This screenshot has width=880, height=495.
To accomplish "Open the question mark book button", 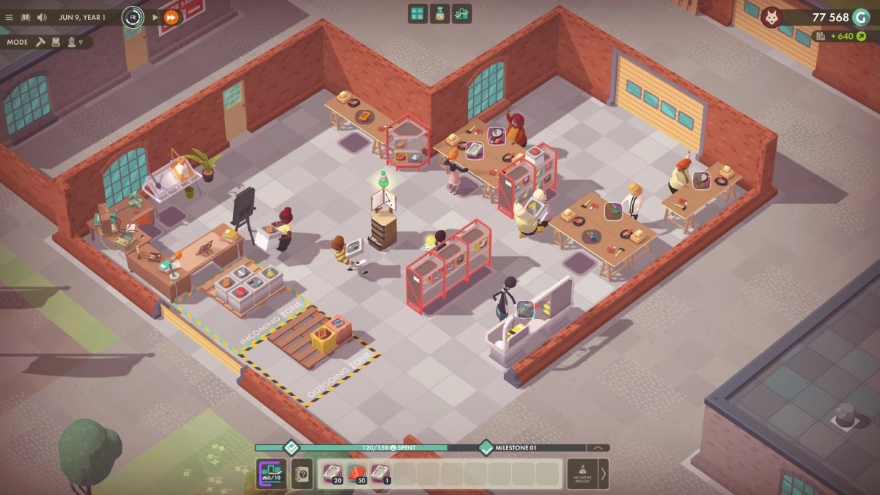I will [x=302, y=473].
